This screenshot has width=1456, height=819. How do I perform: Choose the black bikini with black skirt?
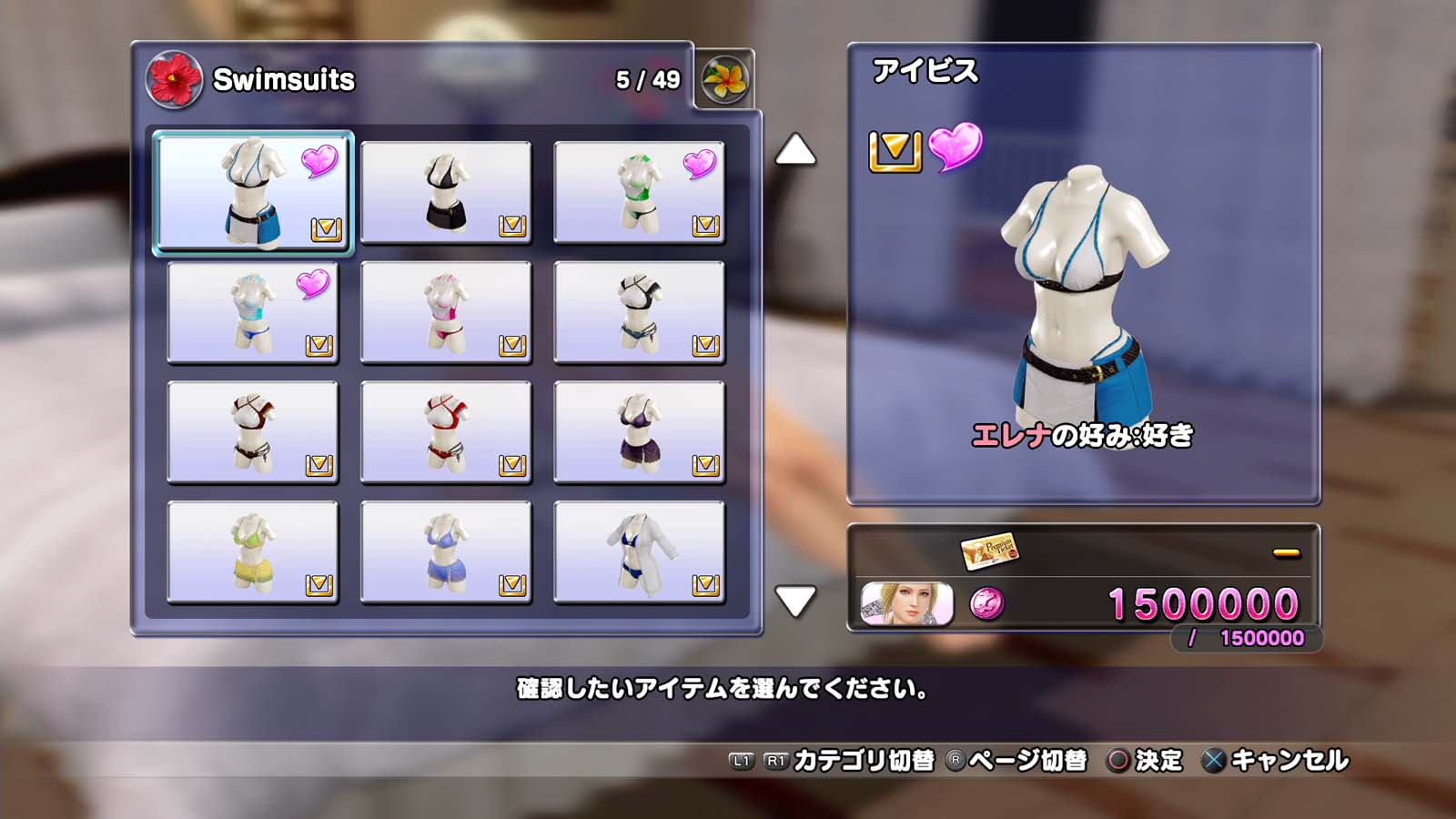pos(446,193)
